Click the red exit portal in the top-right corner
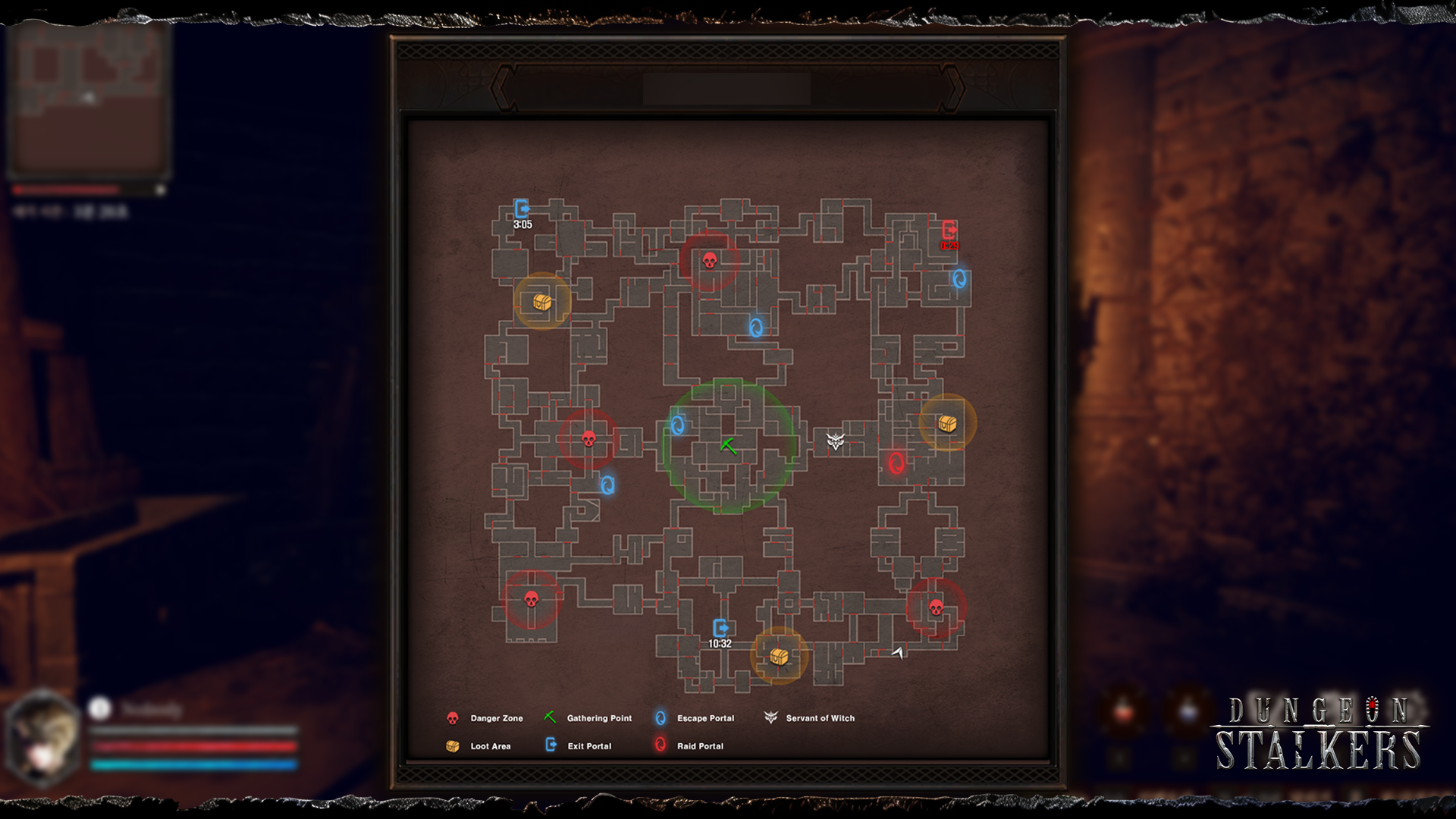Screen dimensions: 1456x819 point(948,229)
